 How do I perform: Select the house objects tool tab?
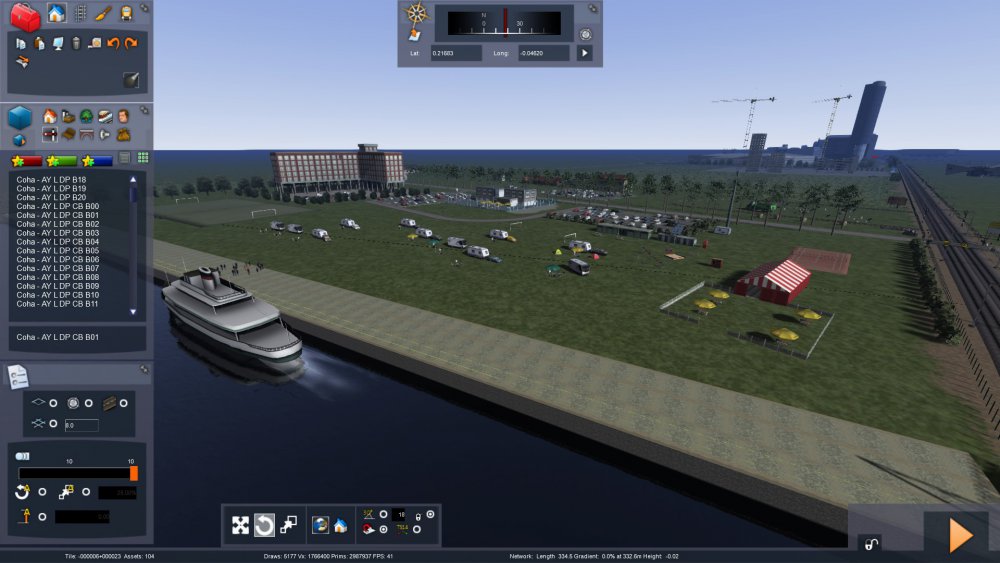click(x=56, y=14)
